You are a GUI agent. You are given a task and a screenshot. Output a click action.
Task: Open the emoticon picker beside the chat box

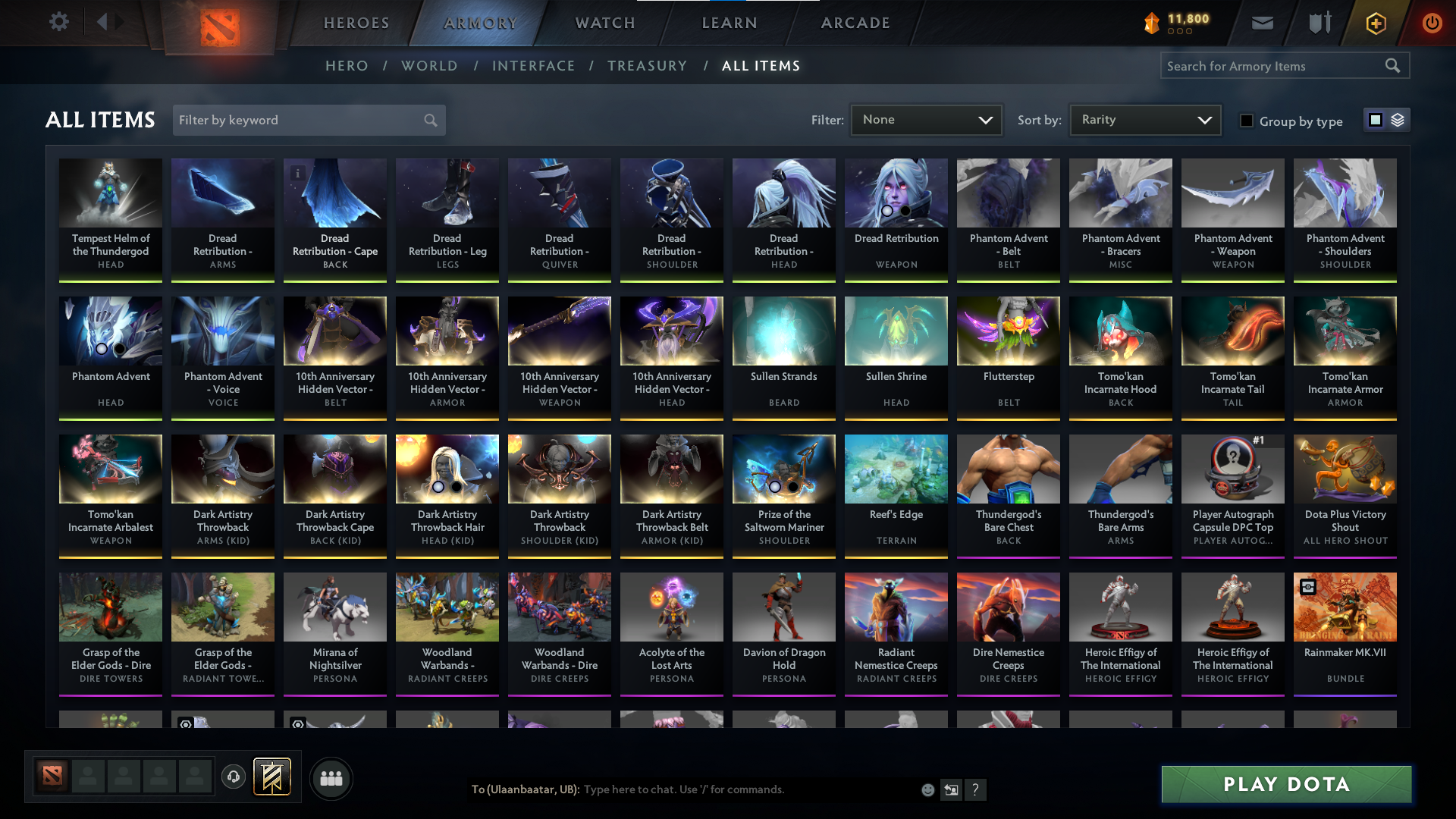(x=927, y=789)
